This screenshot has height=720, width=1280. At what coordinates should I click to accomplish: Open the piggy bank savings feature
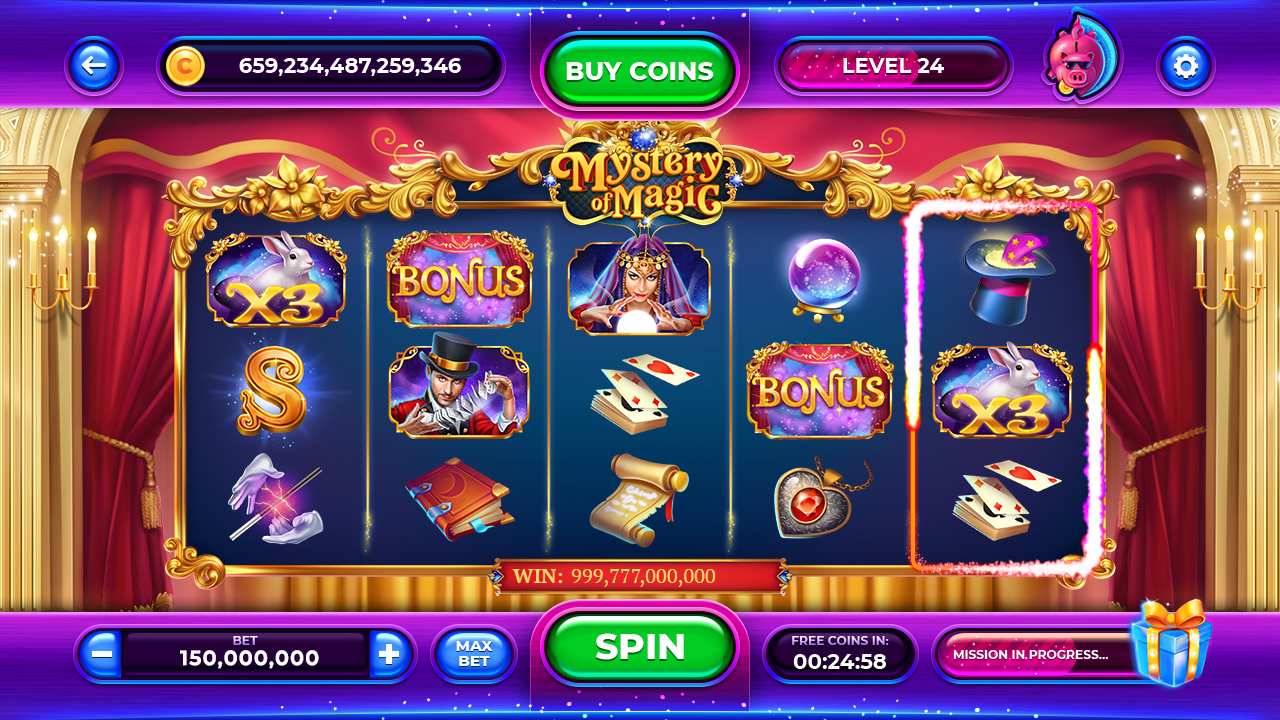click(1078, 62)
